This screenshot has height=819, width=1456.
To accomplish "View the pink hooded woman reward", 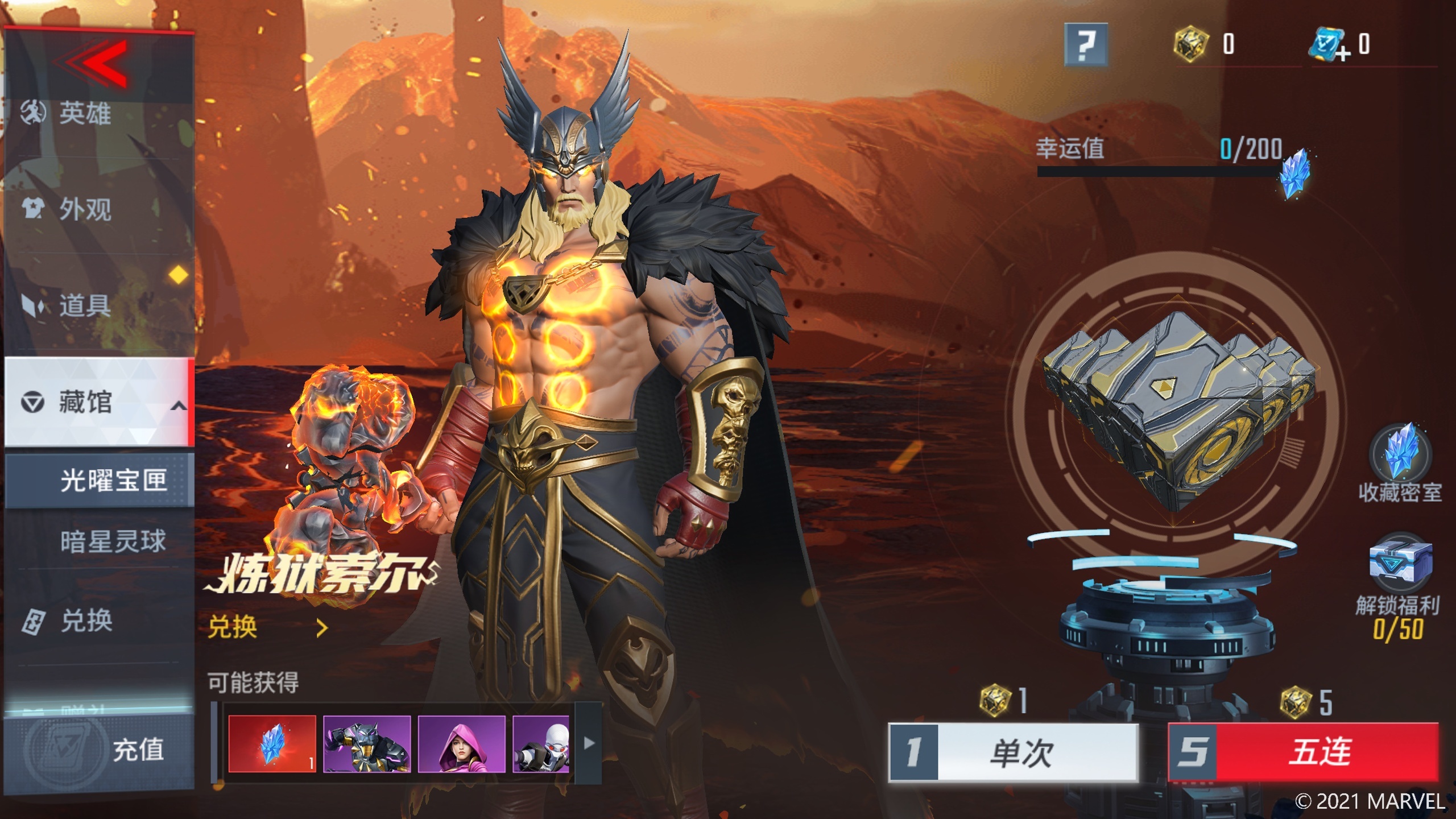I will 461,743.
